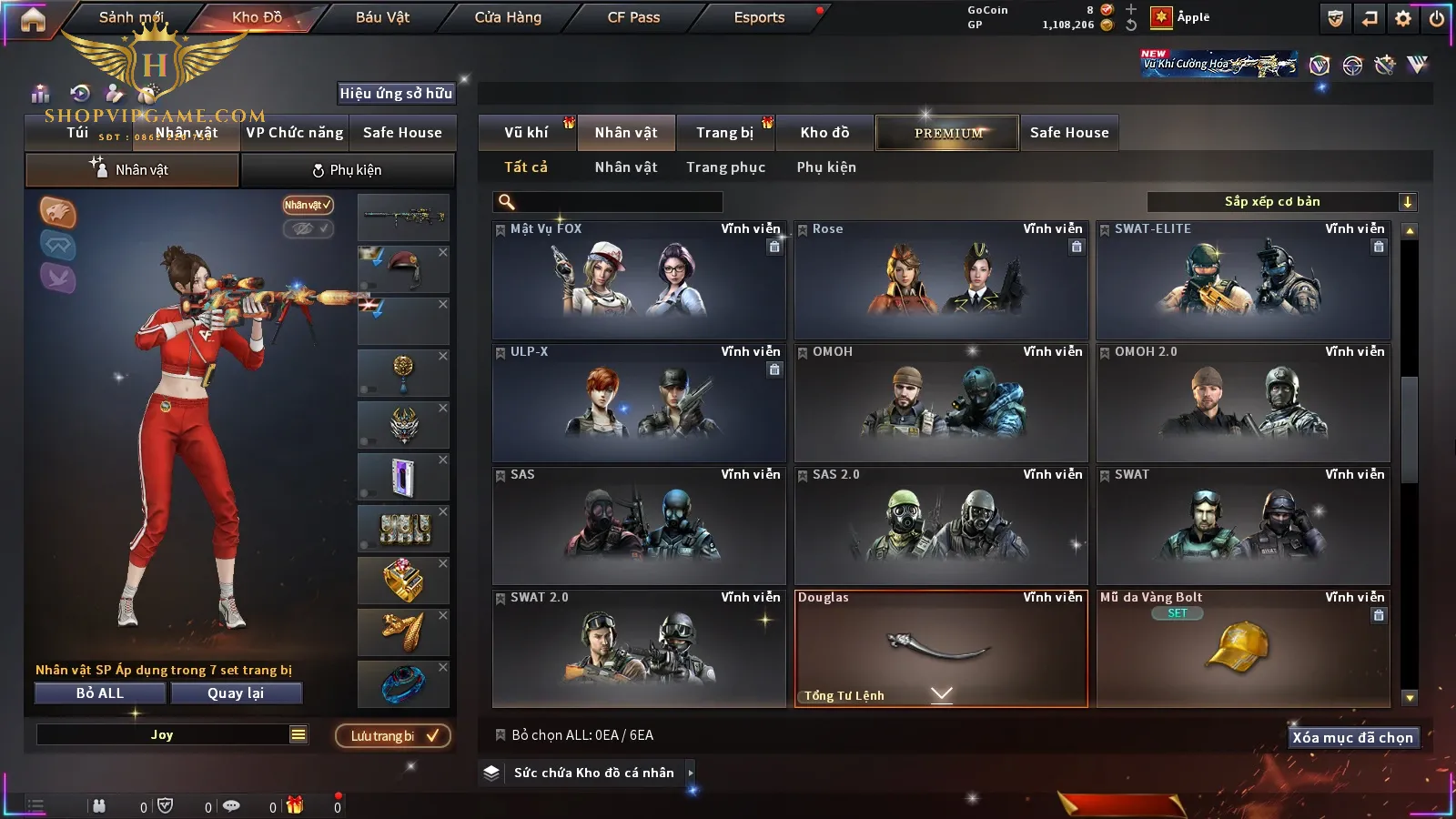1456x819 pixels.
Task: Open settings with the gear icon
Action: (1403, 18)
